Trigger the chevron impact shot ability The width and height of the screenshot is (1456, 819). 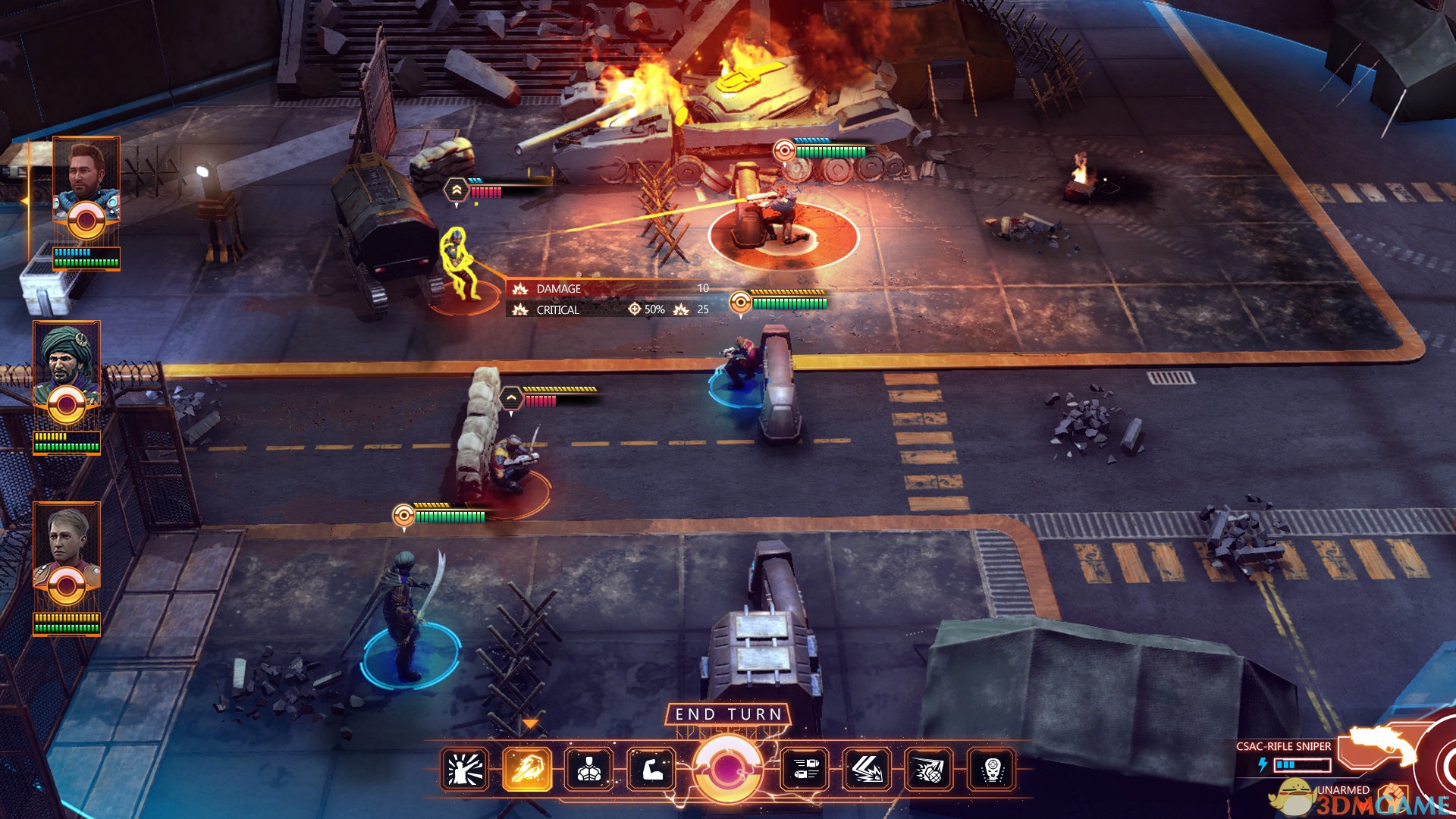868,770
